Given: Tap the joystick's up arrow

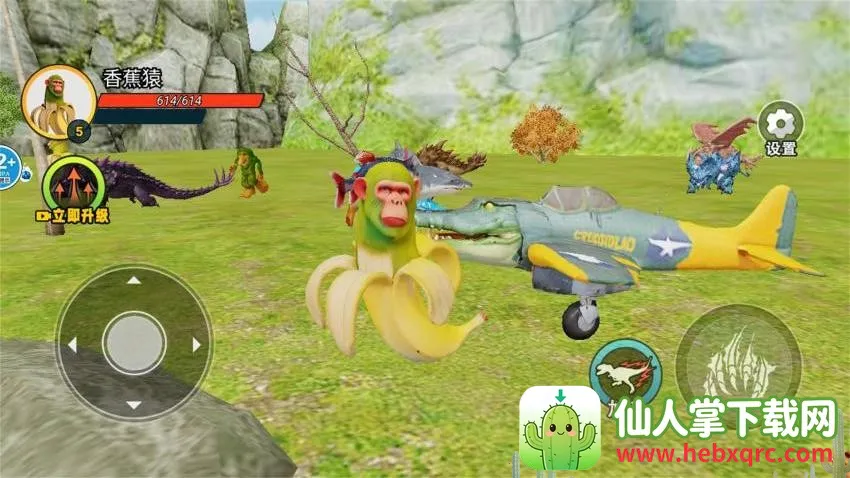Looking at the screenshot, I should (x=133, y=287).
